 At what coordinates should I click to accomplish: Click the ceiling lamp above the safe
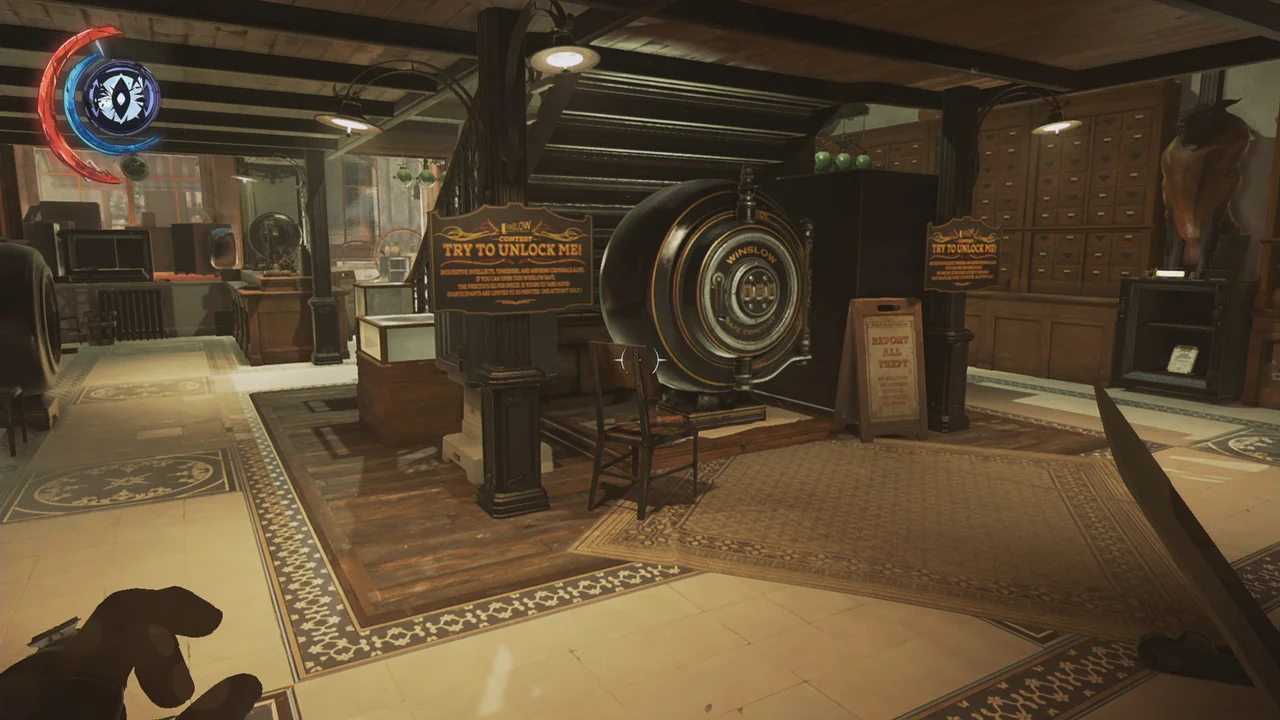pyautogui.click(x=565, y=56)
